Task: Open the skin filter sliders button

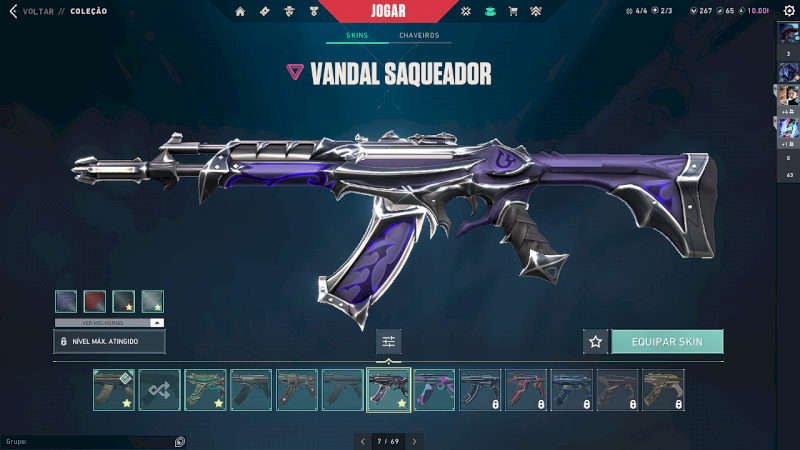Action: point(389,342)
